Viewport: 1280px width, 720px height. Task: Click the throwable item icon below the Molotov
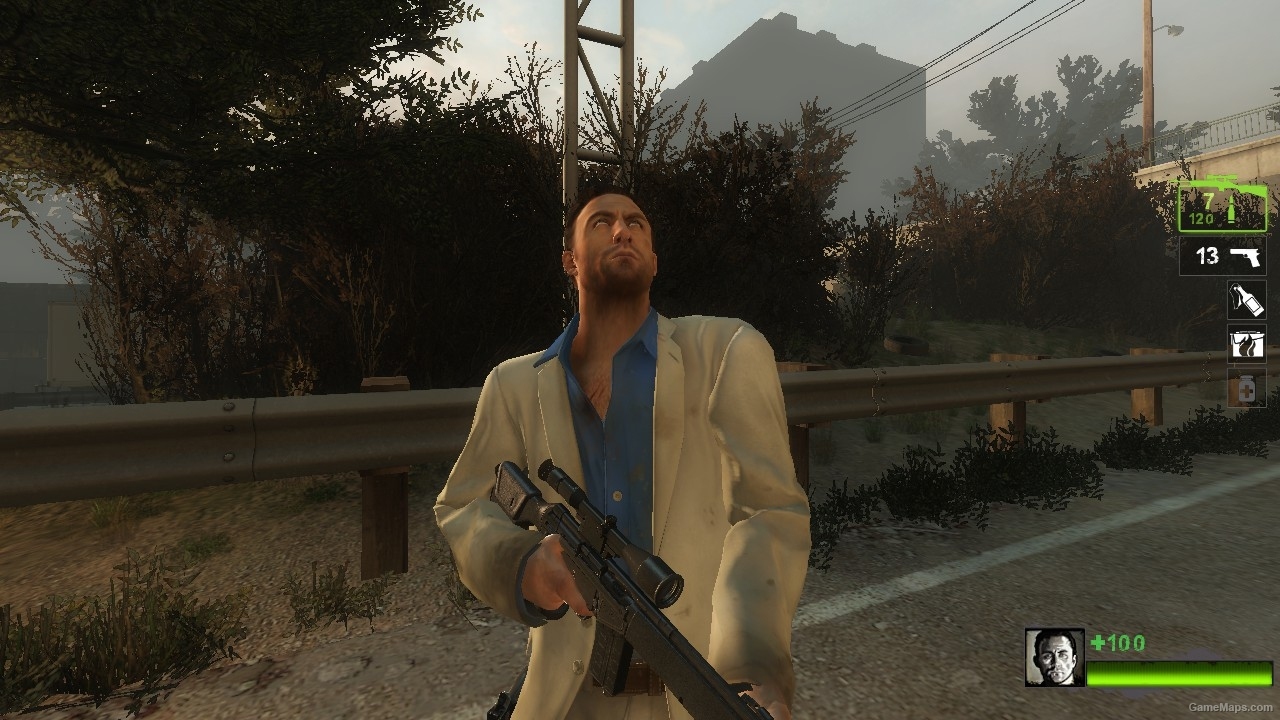click(1245, 343)
